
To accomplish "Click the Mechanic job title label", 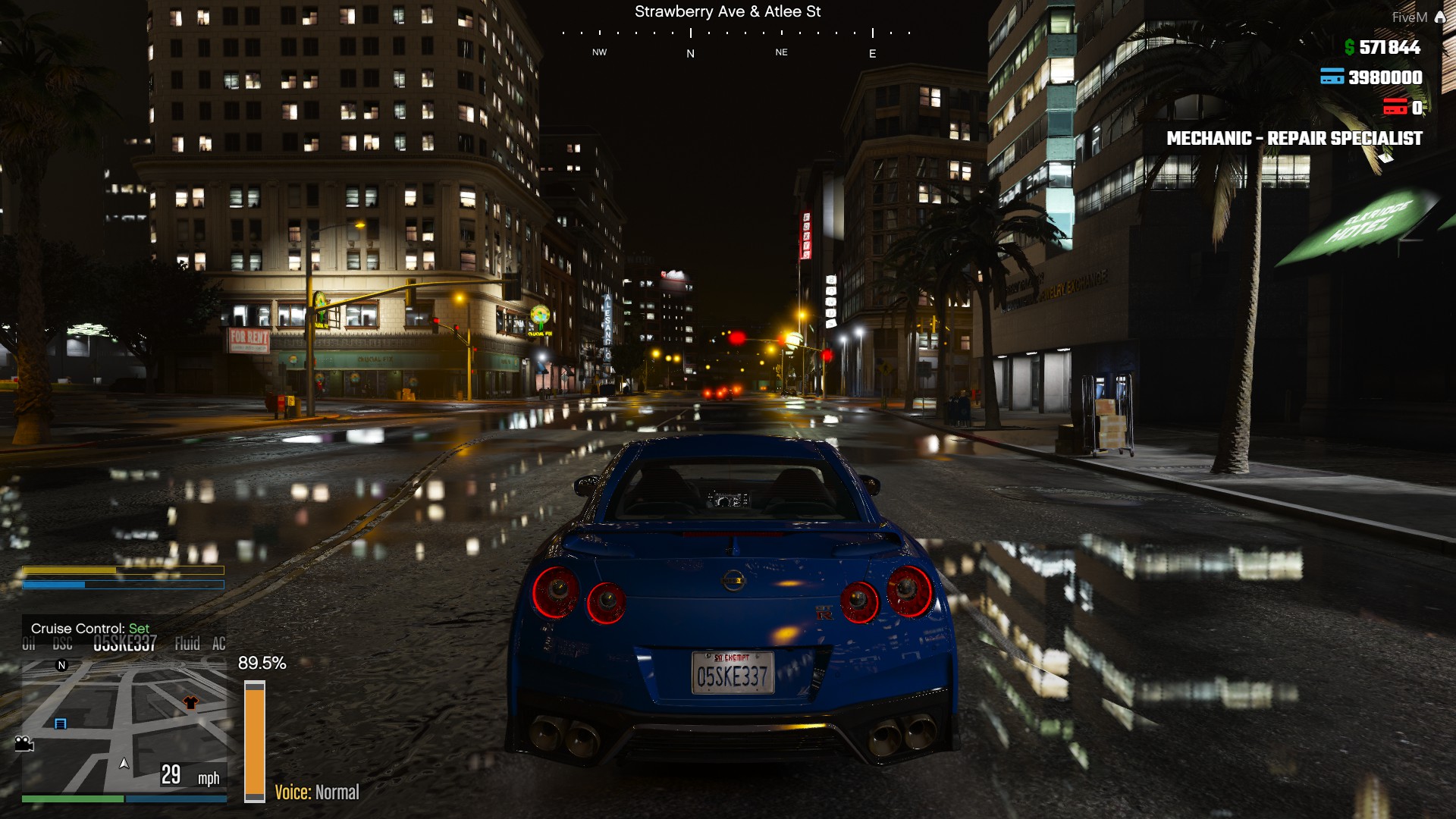I will [x=1294, y=138].
